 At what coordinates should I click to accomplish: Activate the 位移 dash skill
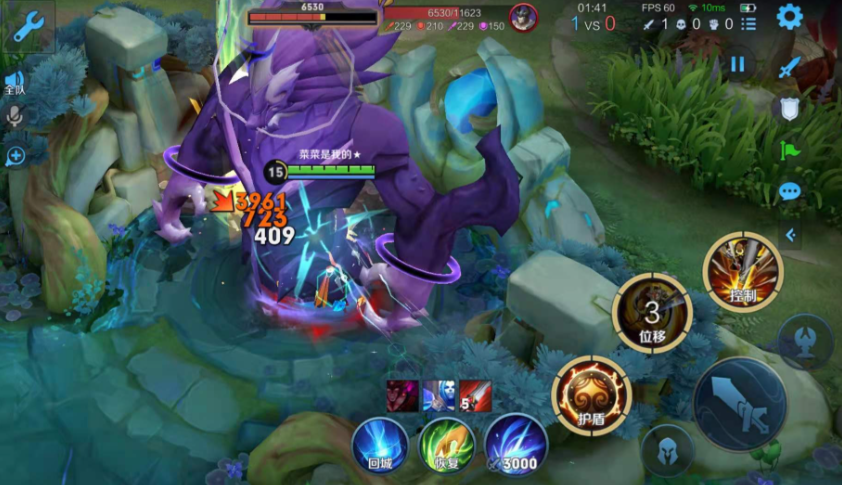652,312
